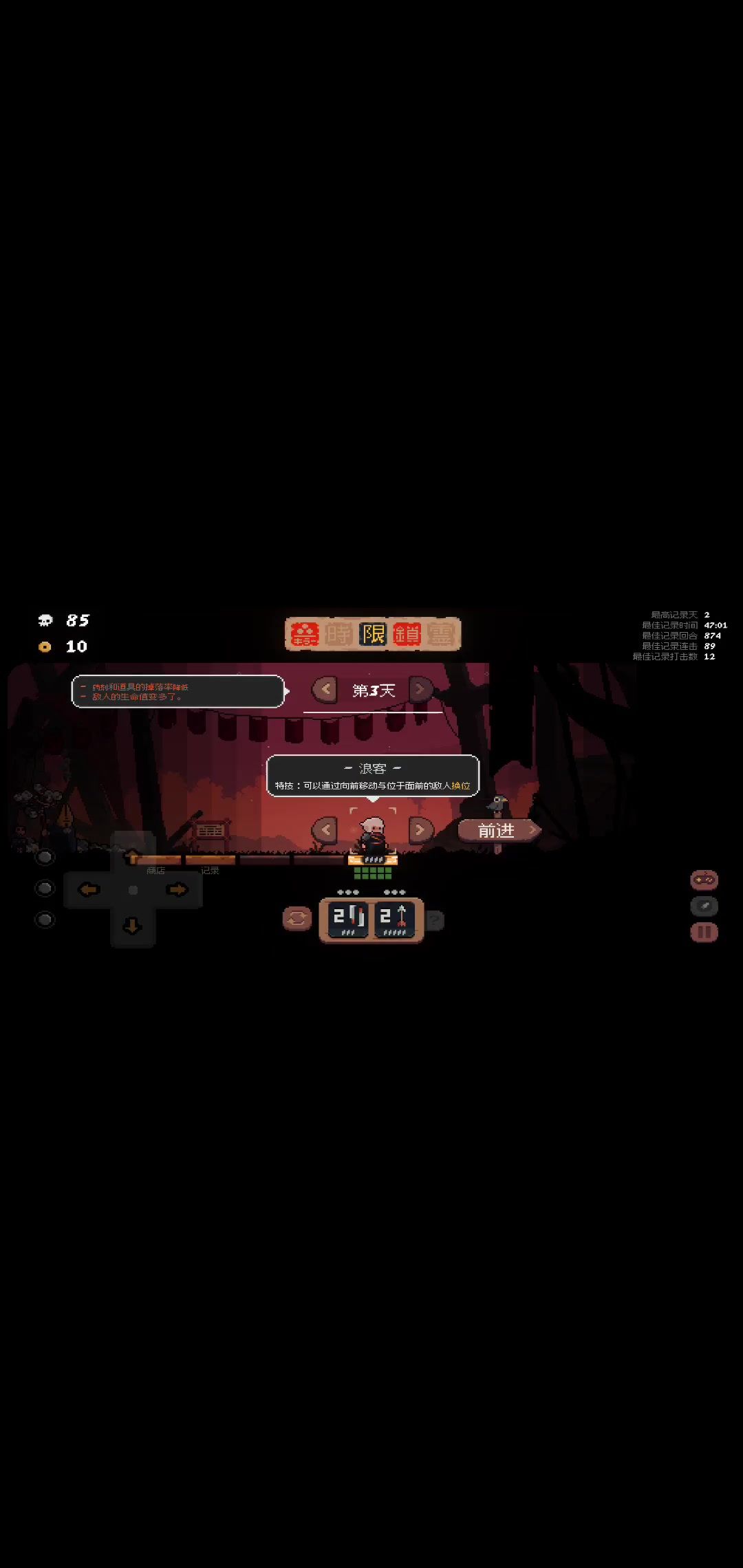
Task: Tap the D-pad left arrow
Action: coord(89,890)
